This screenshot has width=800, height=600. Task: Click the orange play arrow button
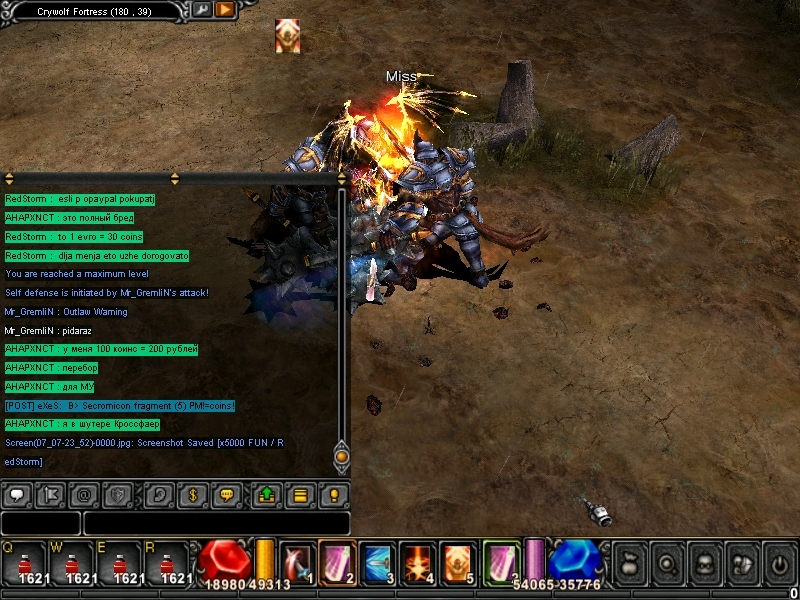point(224,10)
